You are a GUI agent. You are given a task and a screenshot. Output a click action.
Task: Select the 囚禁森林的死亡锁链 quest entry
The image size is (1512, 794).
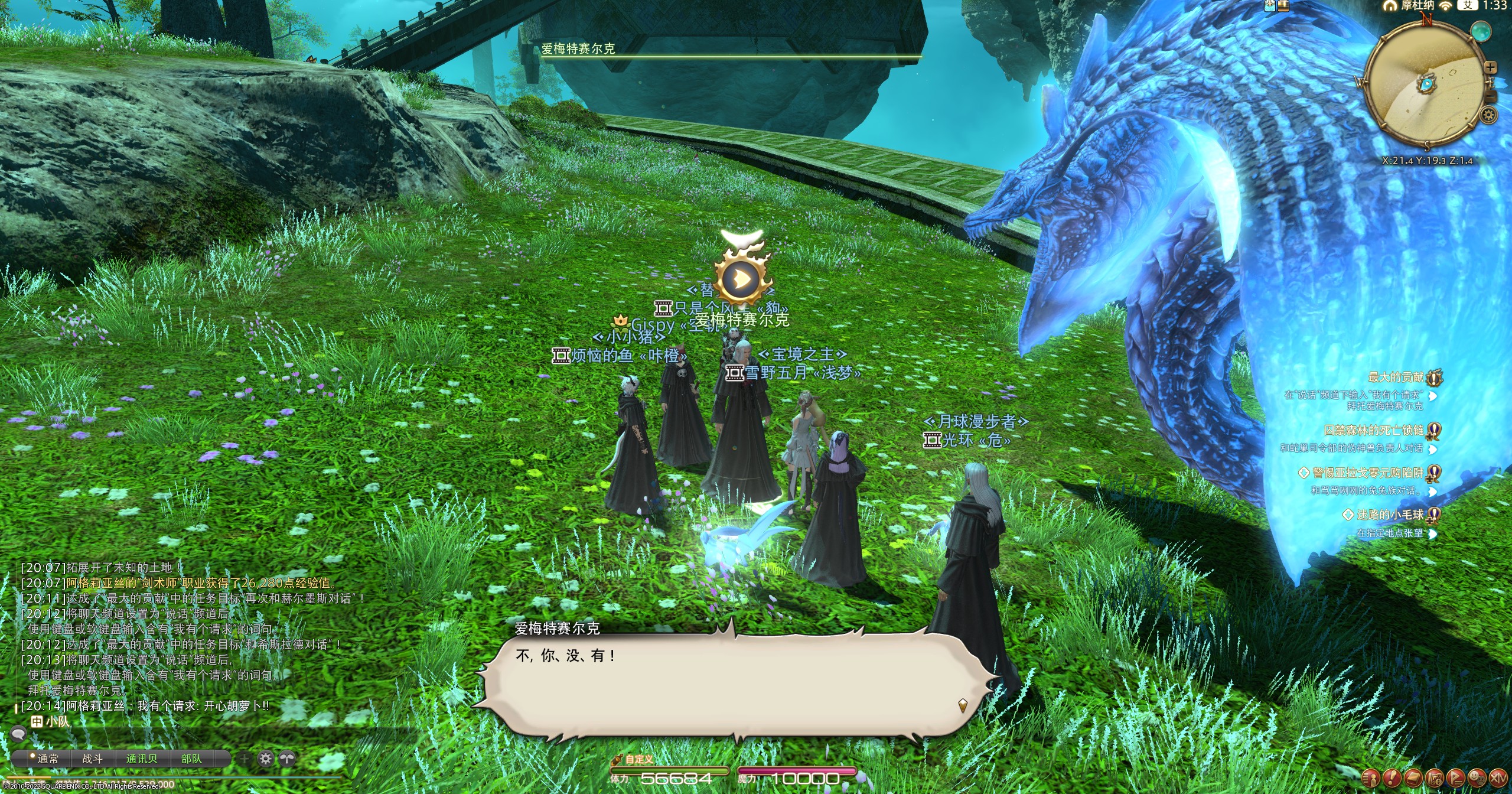tap(1374, 431)
